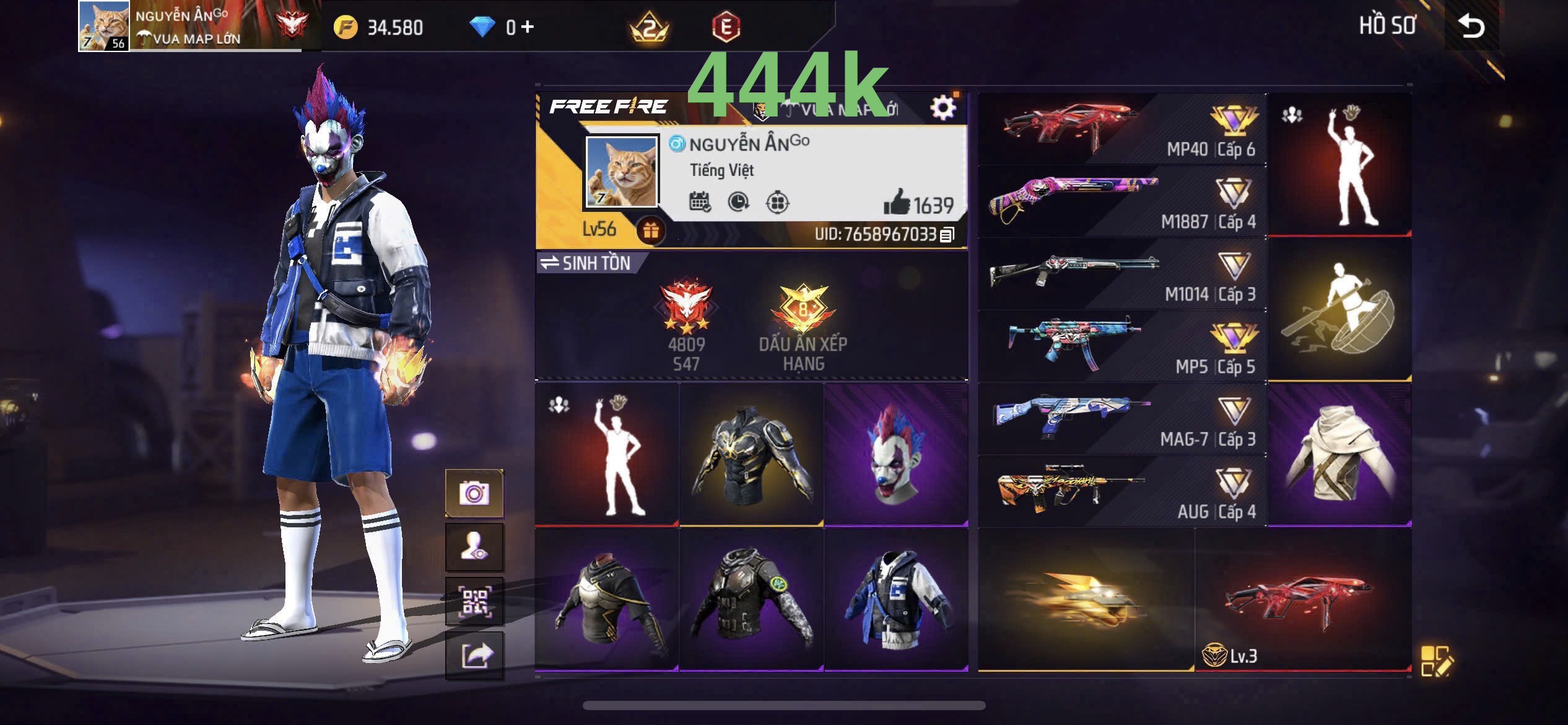Switch mode with the Sinh Tồn tab
Viewport: 1568px width, 725px height.
(x=586, y=263)
